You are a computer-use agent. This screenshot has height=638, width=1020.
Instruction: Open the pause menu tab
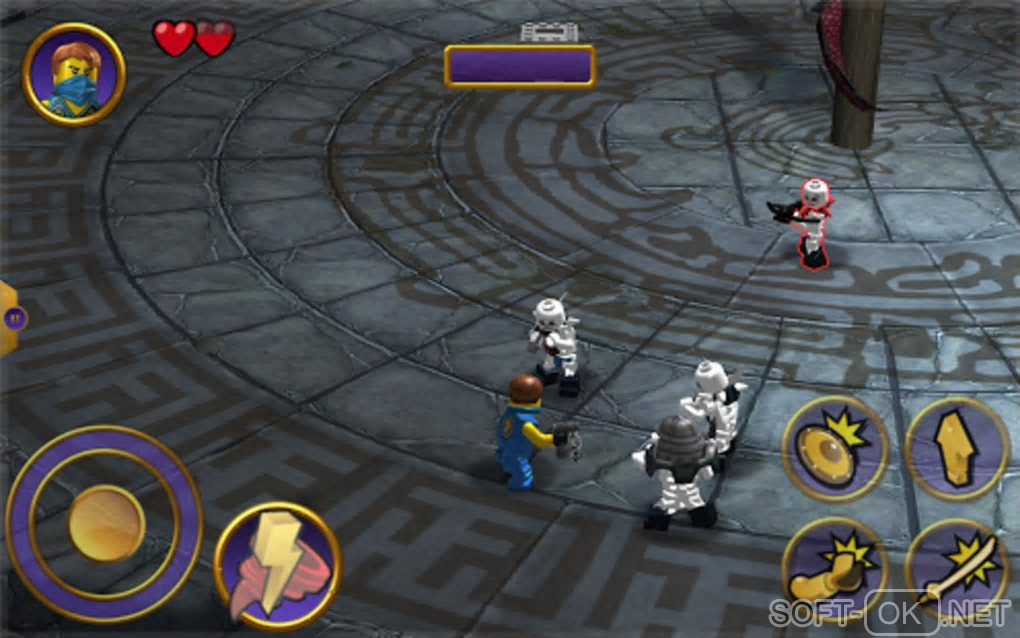pos(12,318)
